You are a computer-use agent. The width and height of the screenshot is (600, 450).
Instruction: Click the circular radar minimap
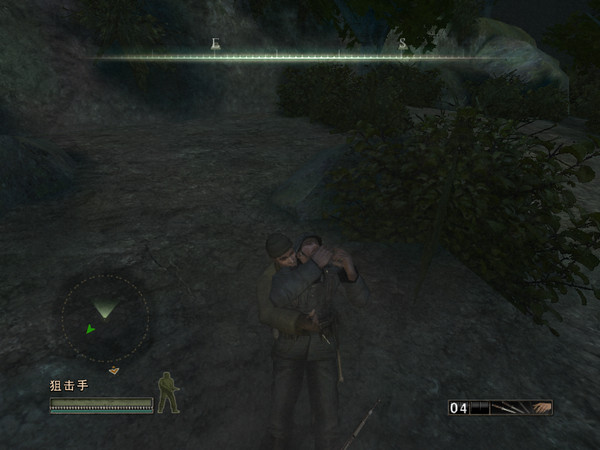point(105,318)
